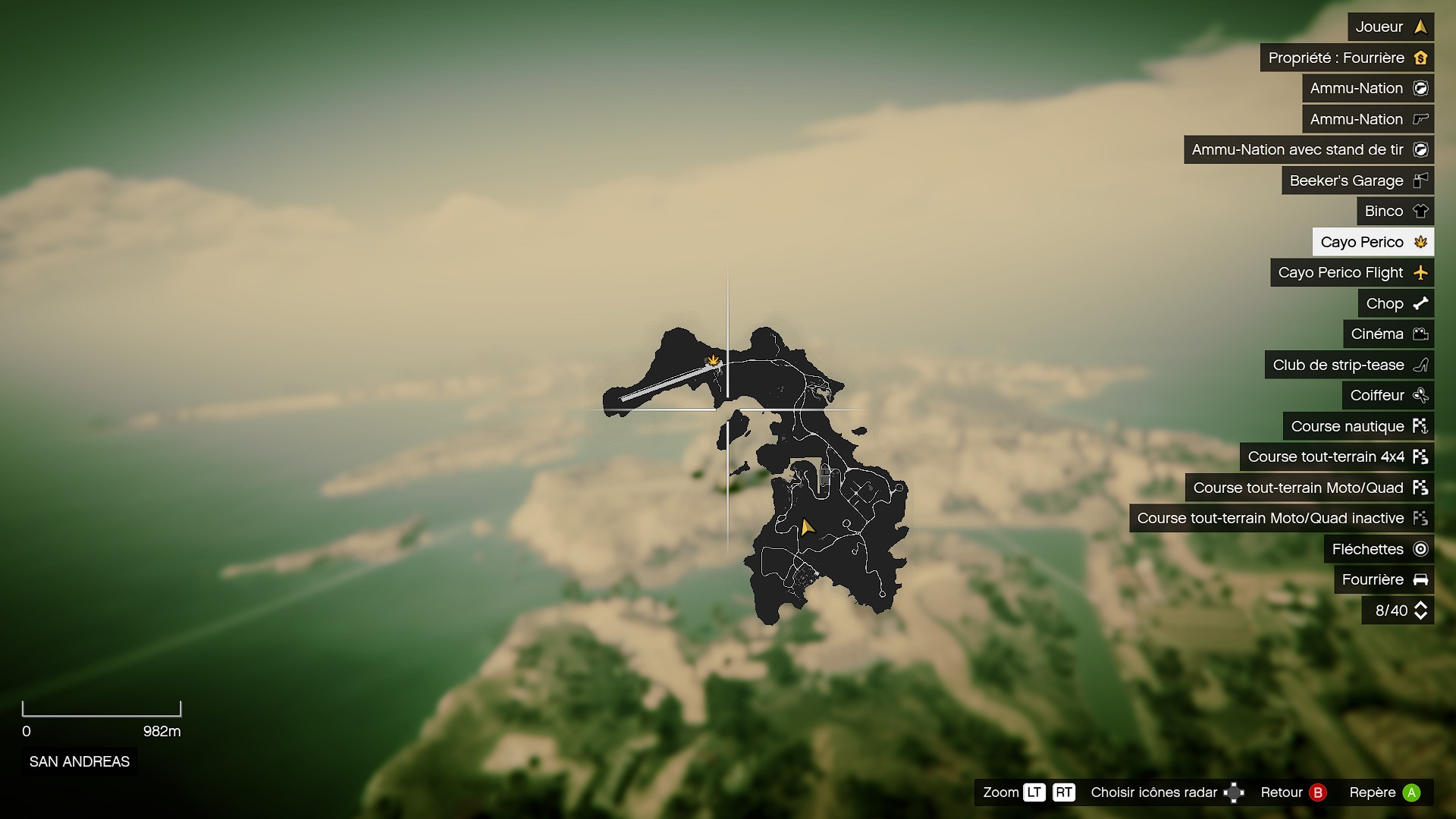Select the Binco clothing entry
The width and height of the screenshot is (1456, 819).
1395,211
